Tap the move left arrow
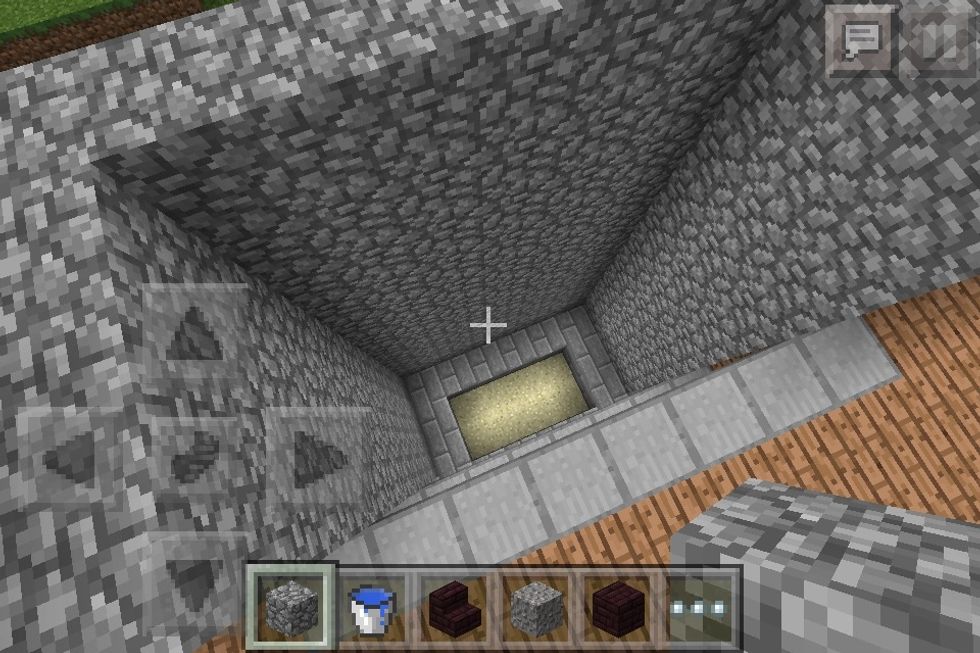980x653 pixels. (69, 458)
